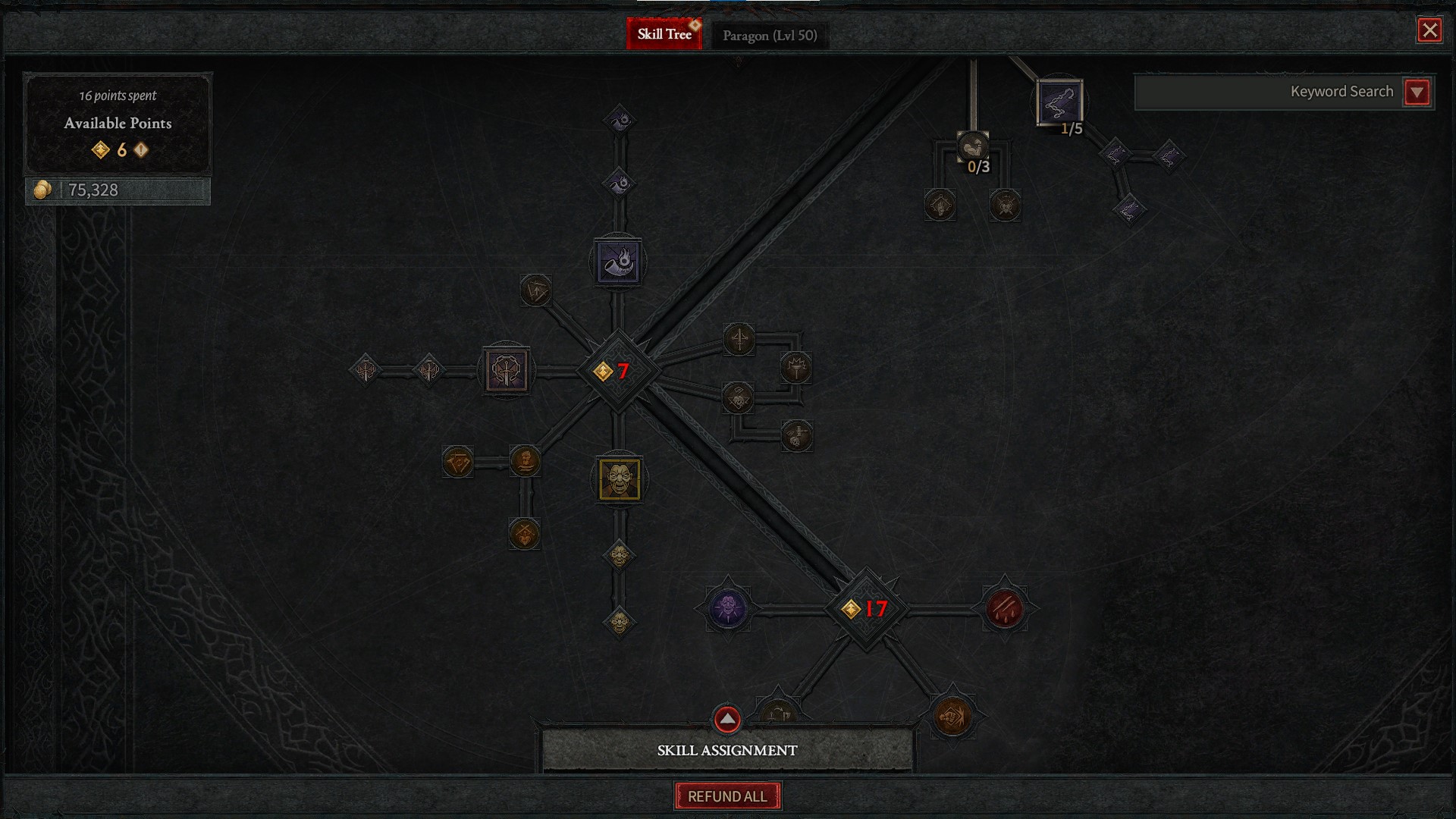Click the Refund All button
Image resolution: width=1456 pixels, height=819 pixels.
click(727, 796)
